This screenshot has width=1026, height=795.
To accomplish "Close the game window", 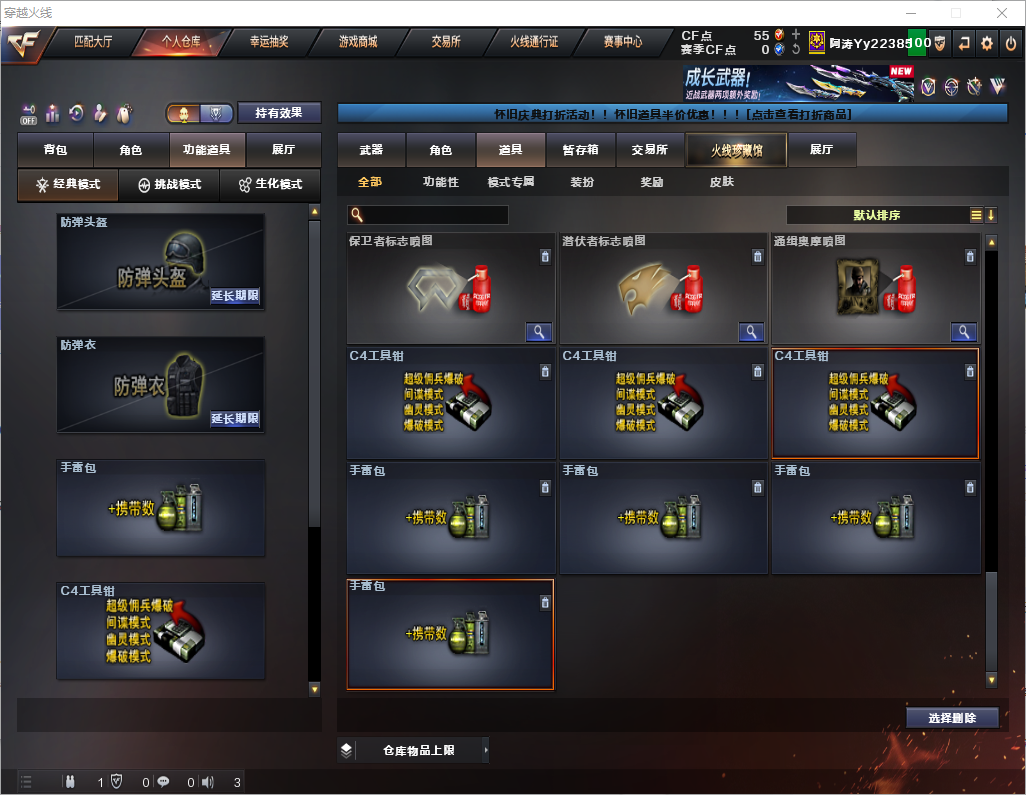I will (1001, 13).
